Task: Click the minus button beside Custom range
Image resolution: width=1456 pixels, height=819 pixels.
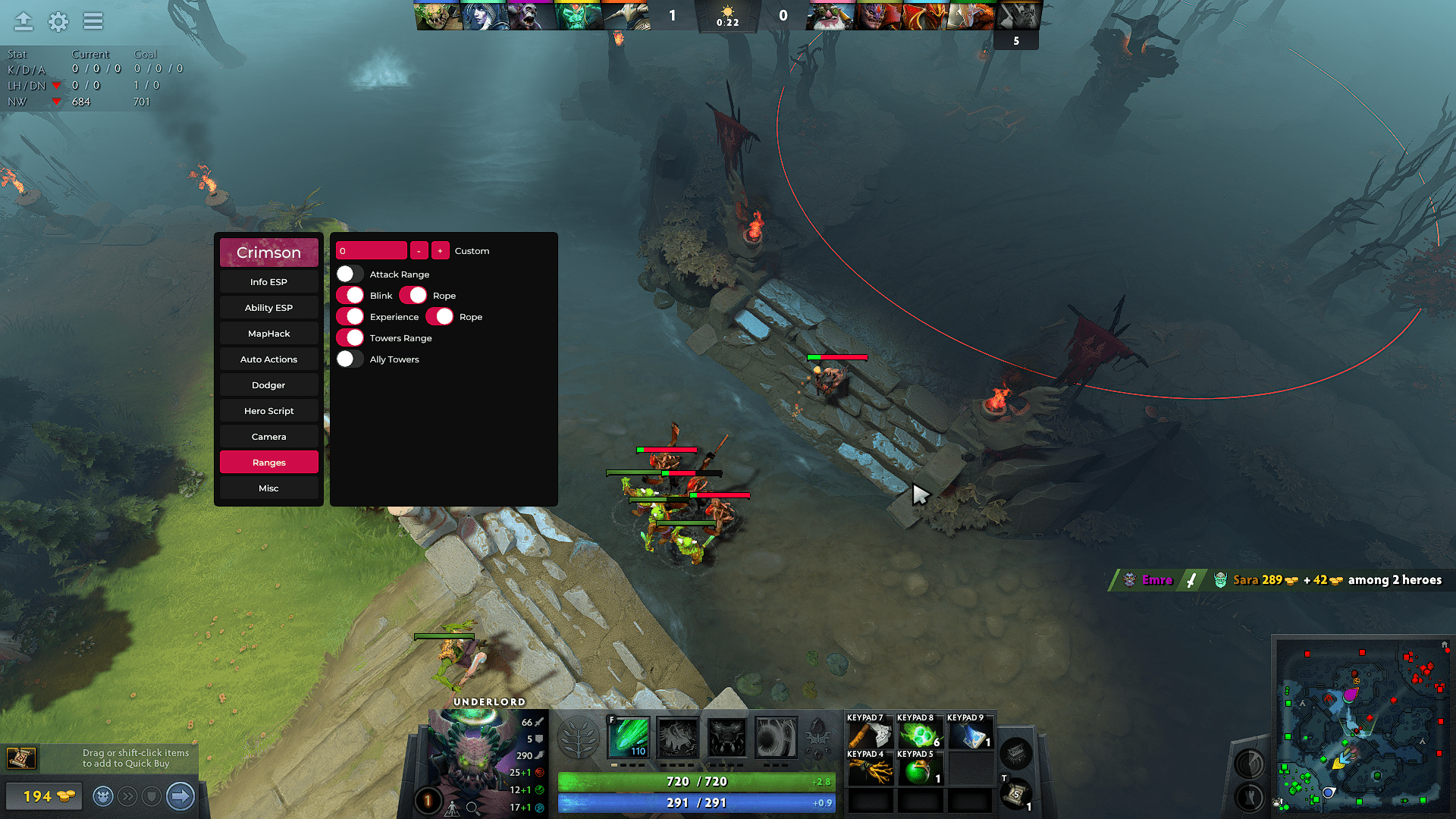Action: point(418,250)
